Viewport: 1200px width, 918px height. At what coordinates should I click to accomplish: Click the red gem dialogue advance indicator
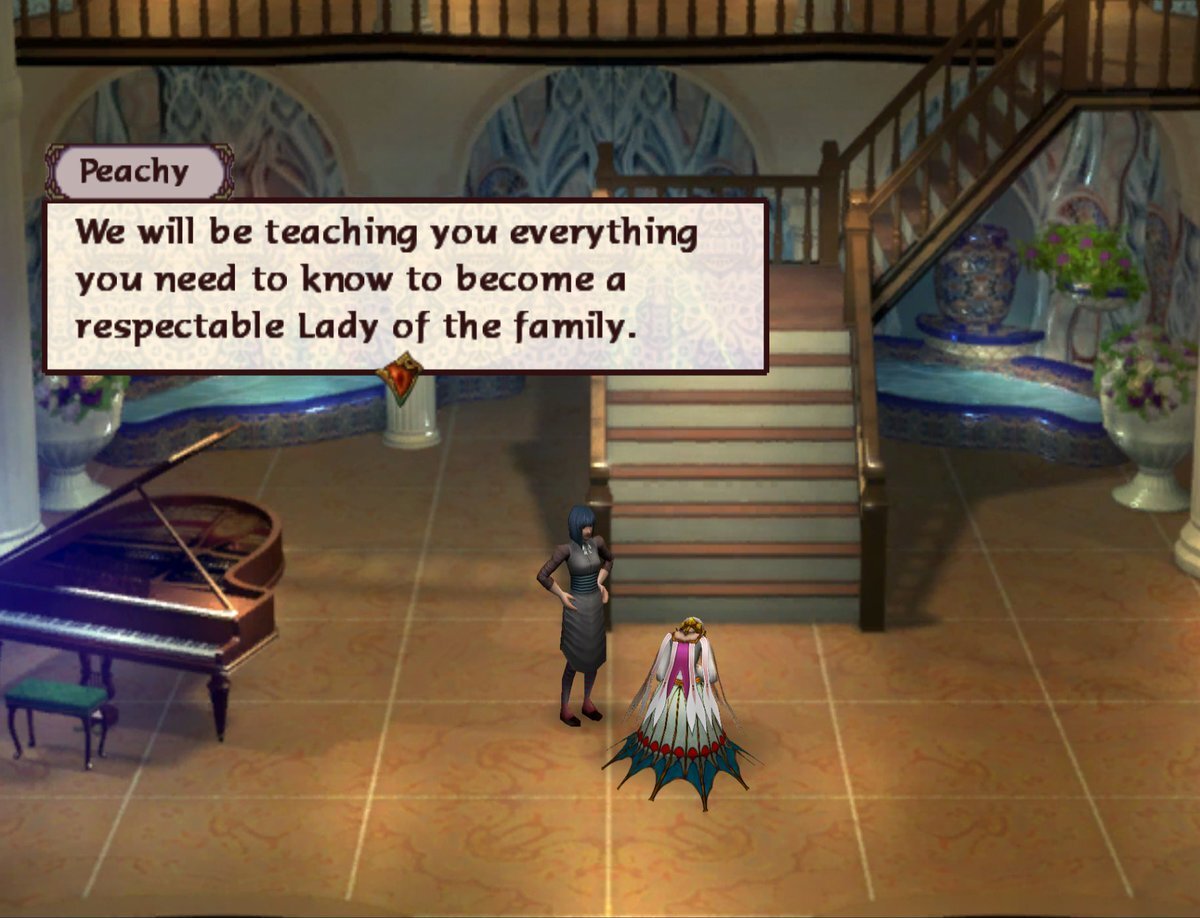pos(400,379)
